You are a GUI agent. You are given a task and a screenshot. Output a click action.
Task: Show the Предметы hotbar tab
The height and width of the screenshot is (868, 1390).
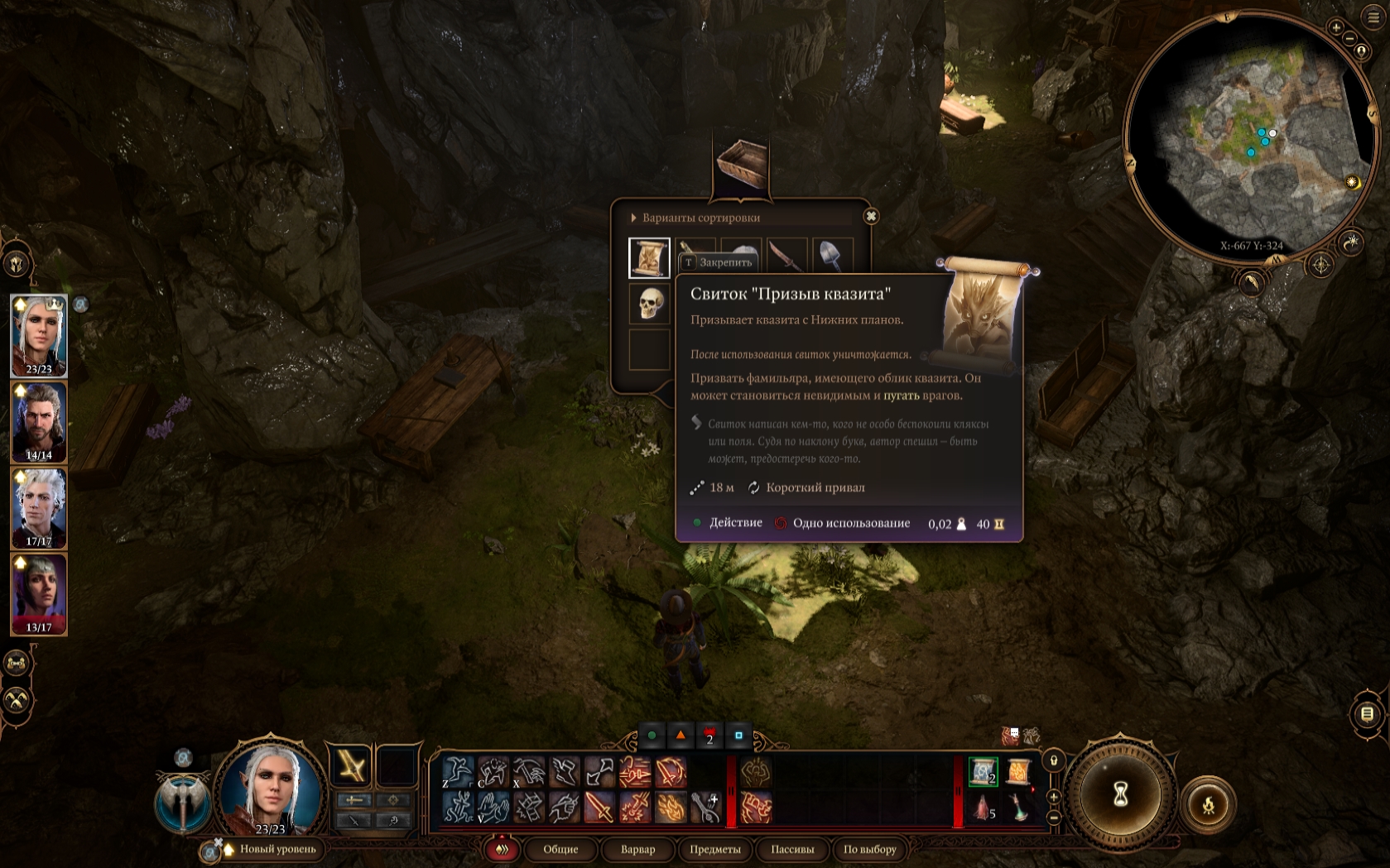point(714,849)
